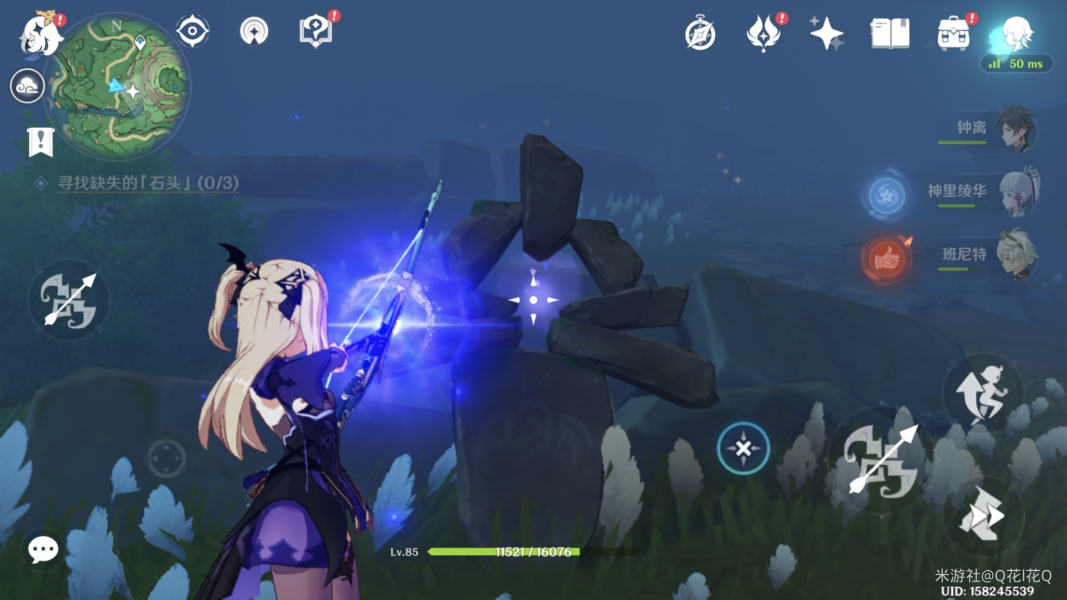Open the four-pointed star Wish icon

click(826, 33)
